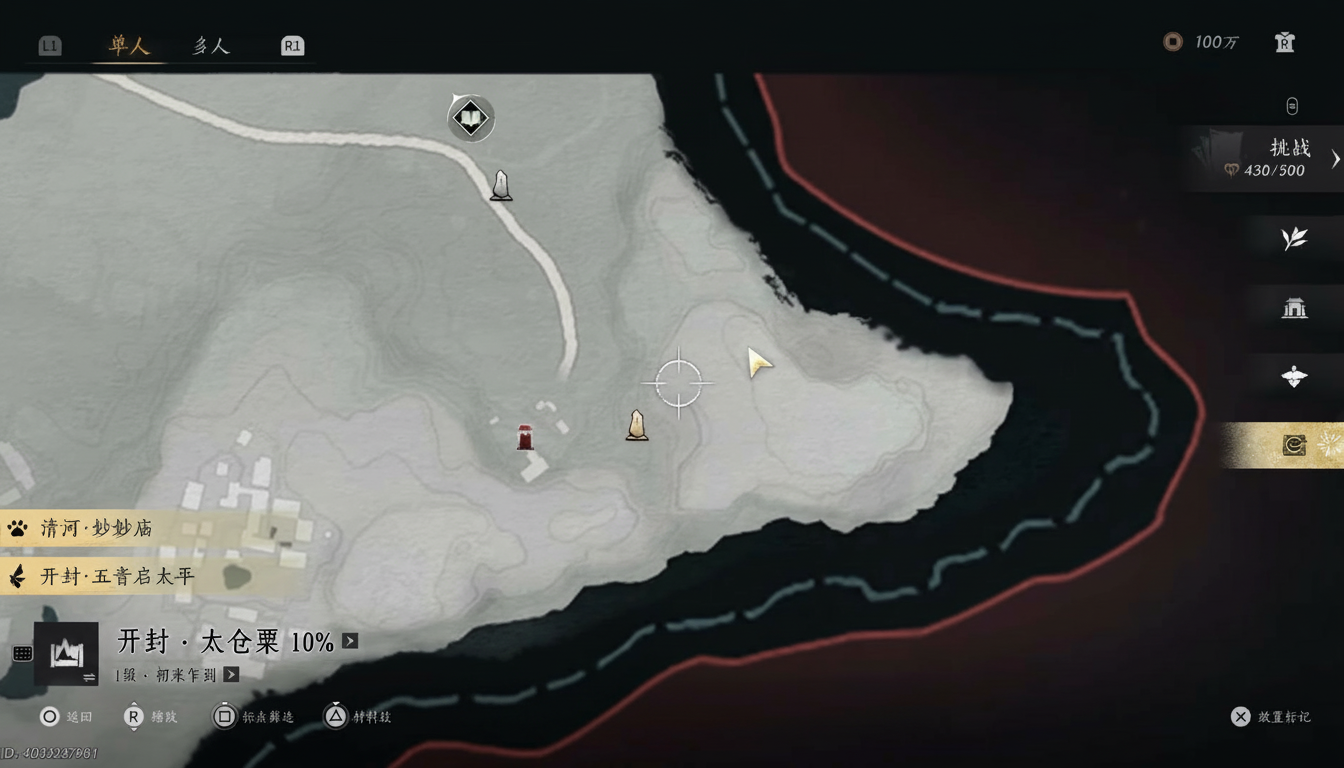This screenshot has height=768, width=1344.
Task: Expand the 挑战 430/500 panel chevron
Action: tap(1334, 158)
